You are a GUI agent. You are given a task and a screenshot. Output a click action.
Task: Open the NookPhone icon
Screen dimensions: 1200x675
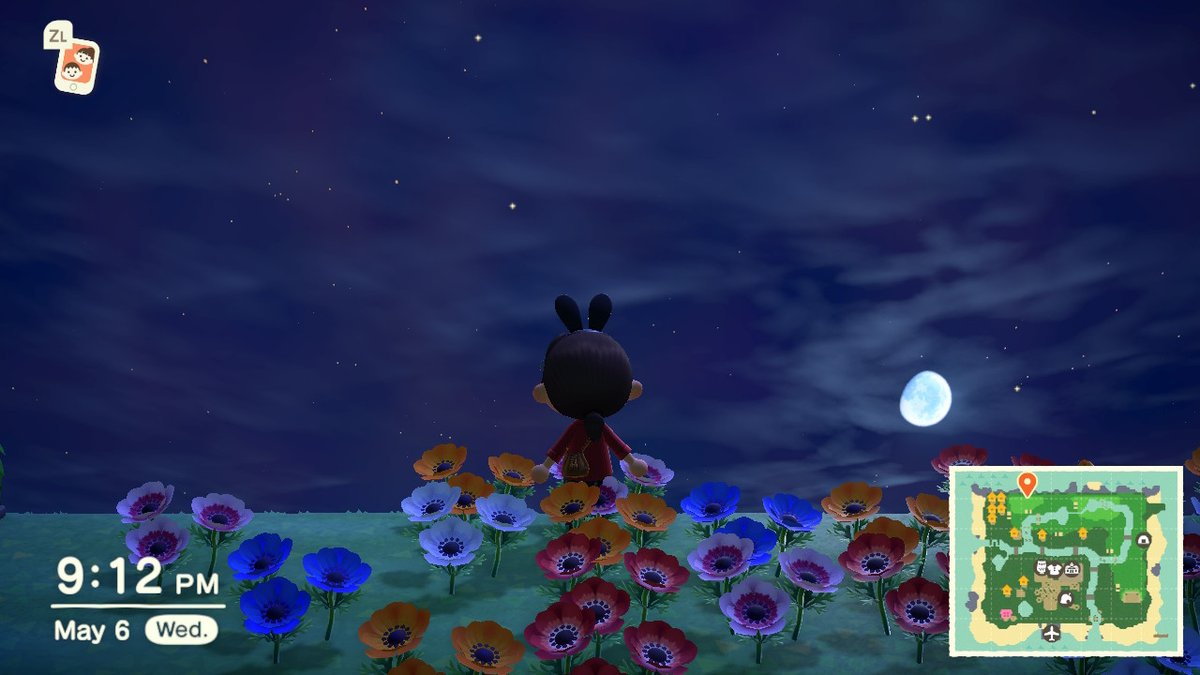[76, 65]
